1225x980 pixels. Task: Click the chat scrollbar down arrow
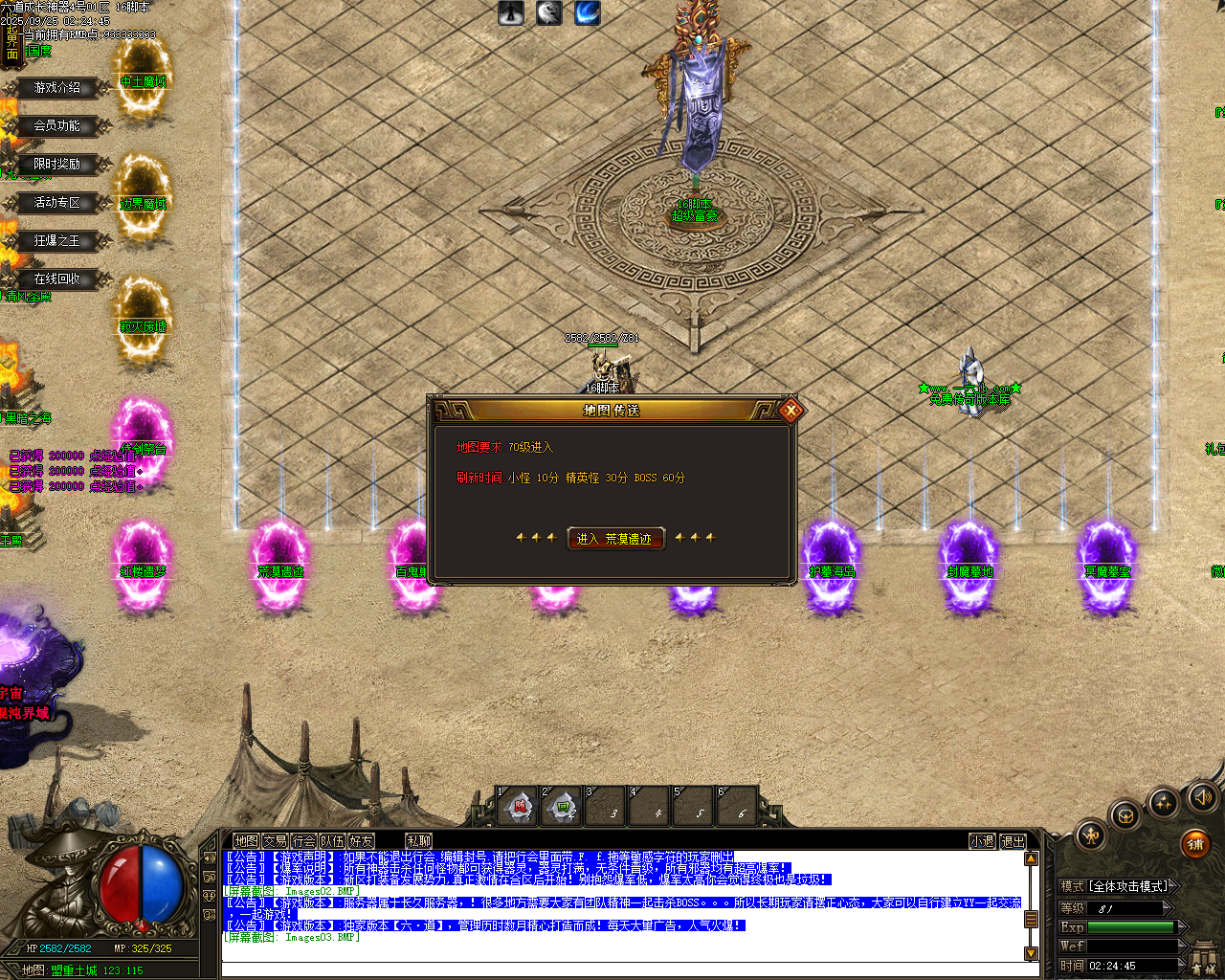pos(1031,954)
